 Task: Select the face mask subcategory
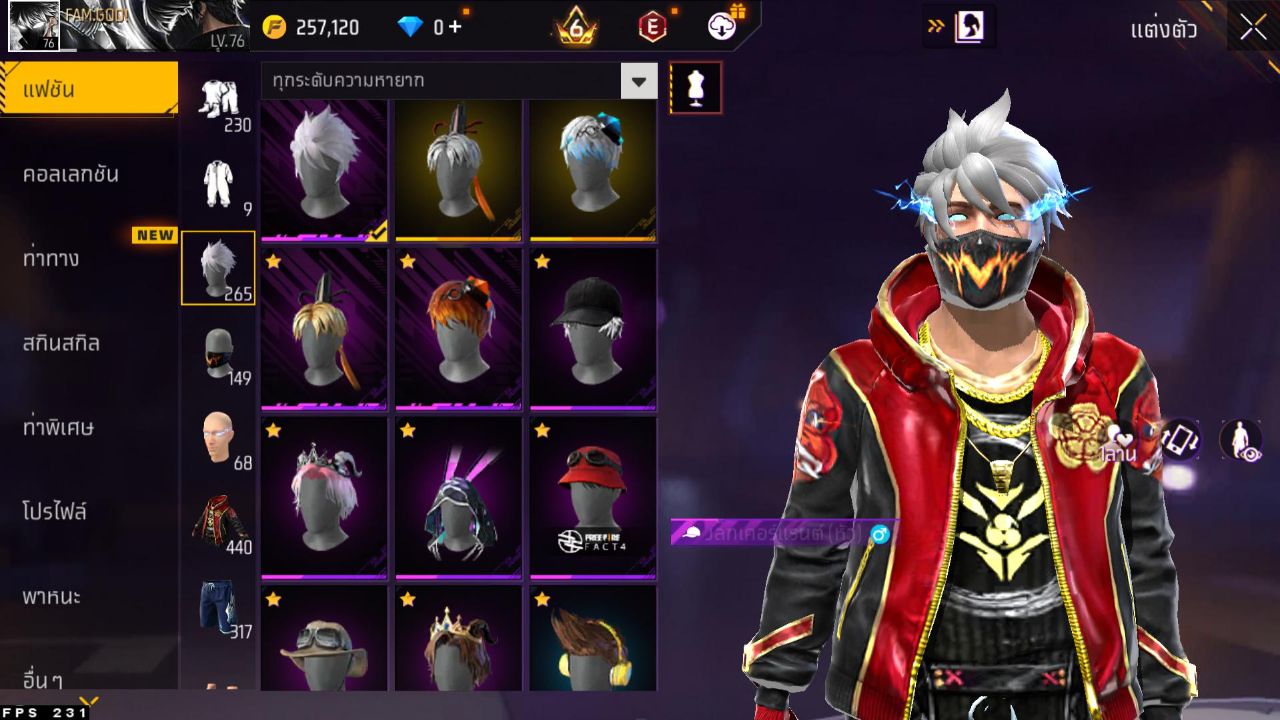pyautogui.click(x=218, y=354)
